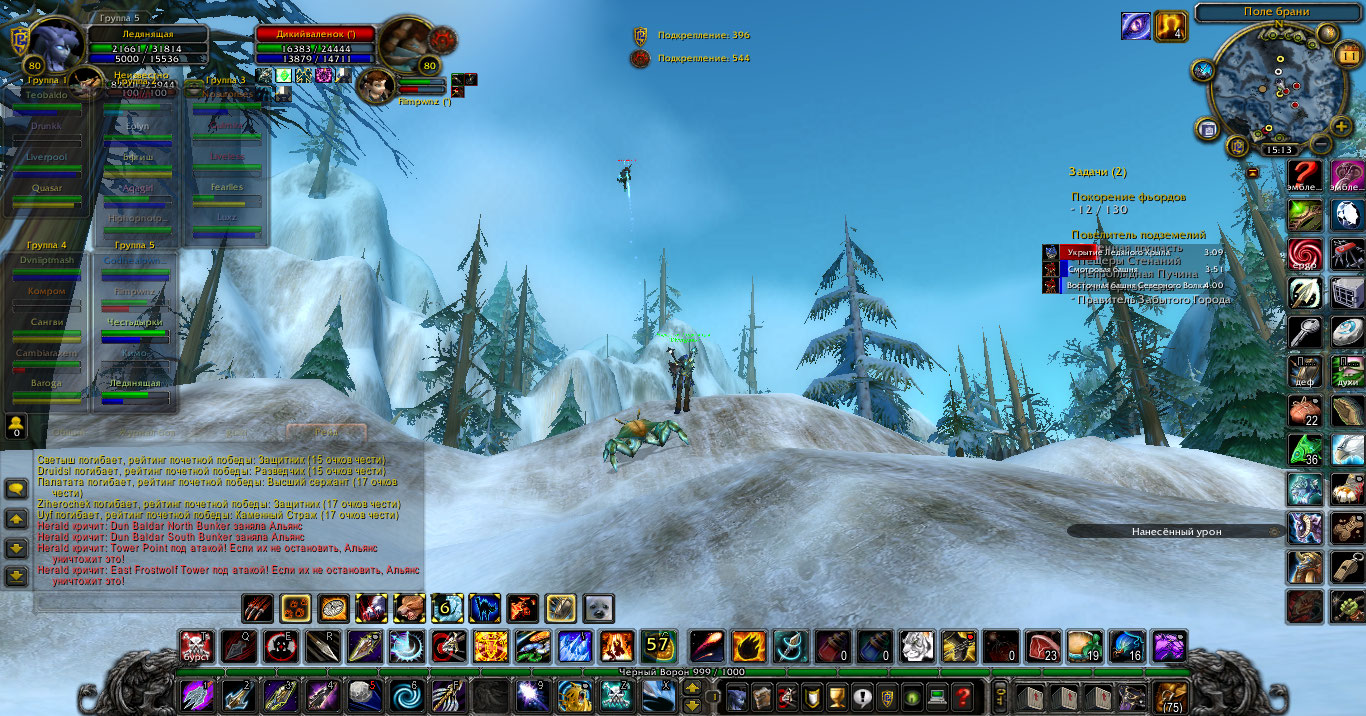
Task: Use the raw meat food item
Action: coord(1041,646)
